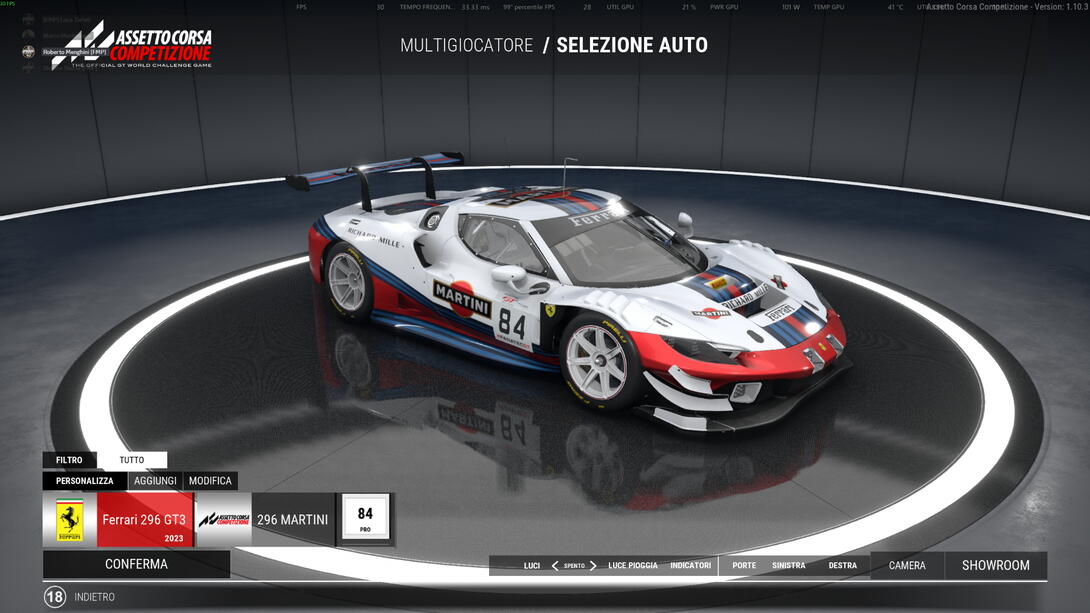Open Modifica to edit the livery
The width and height of the screenshot is (1090, 613).
coord(210,481)
